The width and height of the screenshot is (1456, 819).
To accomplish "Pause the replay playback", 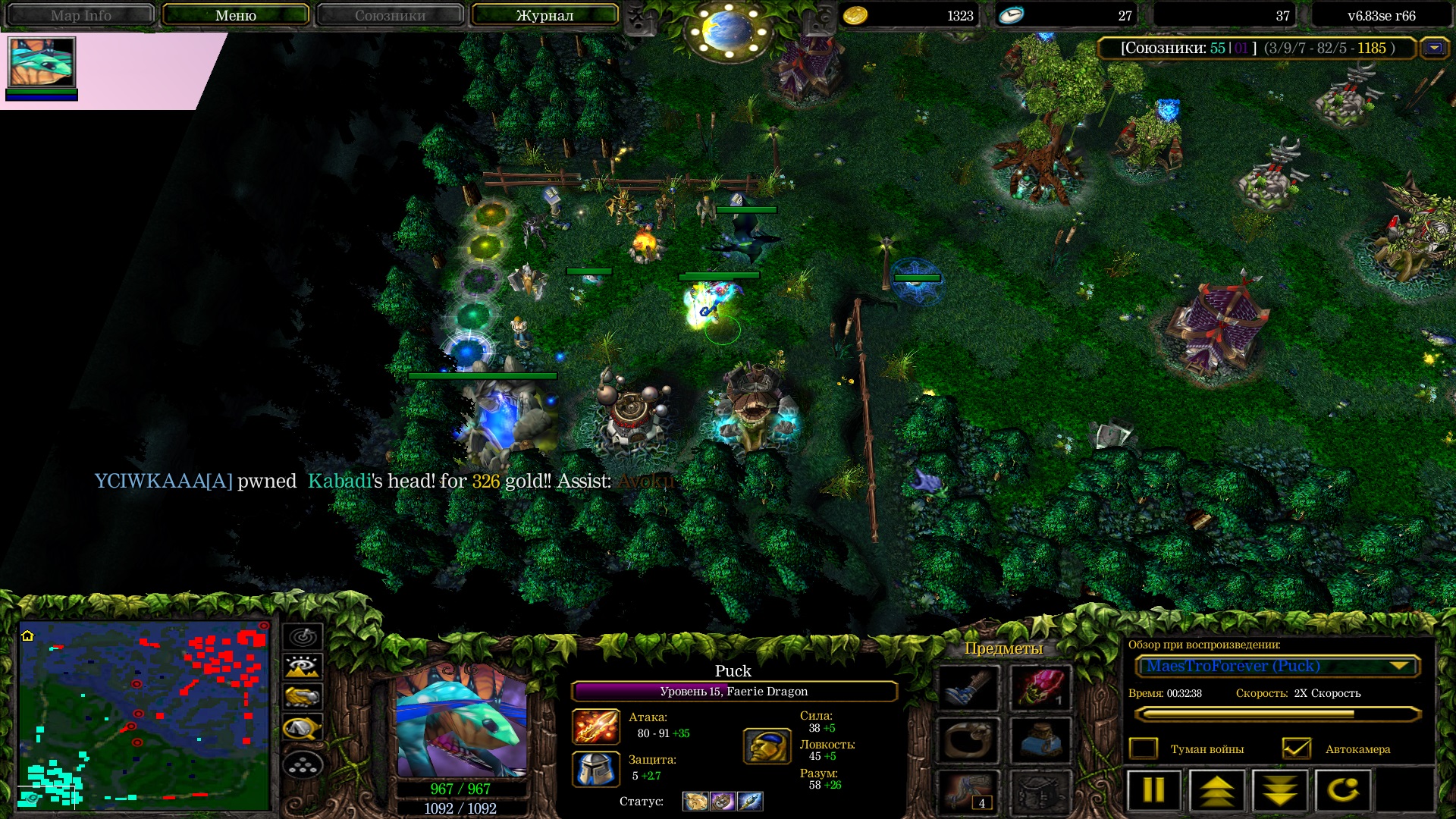I will pos(1153,790).
